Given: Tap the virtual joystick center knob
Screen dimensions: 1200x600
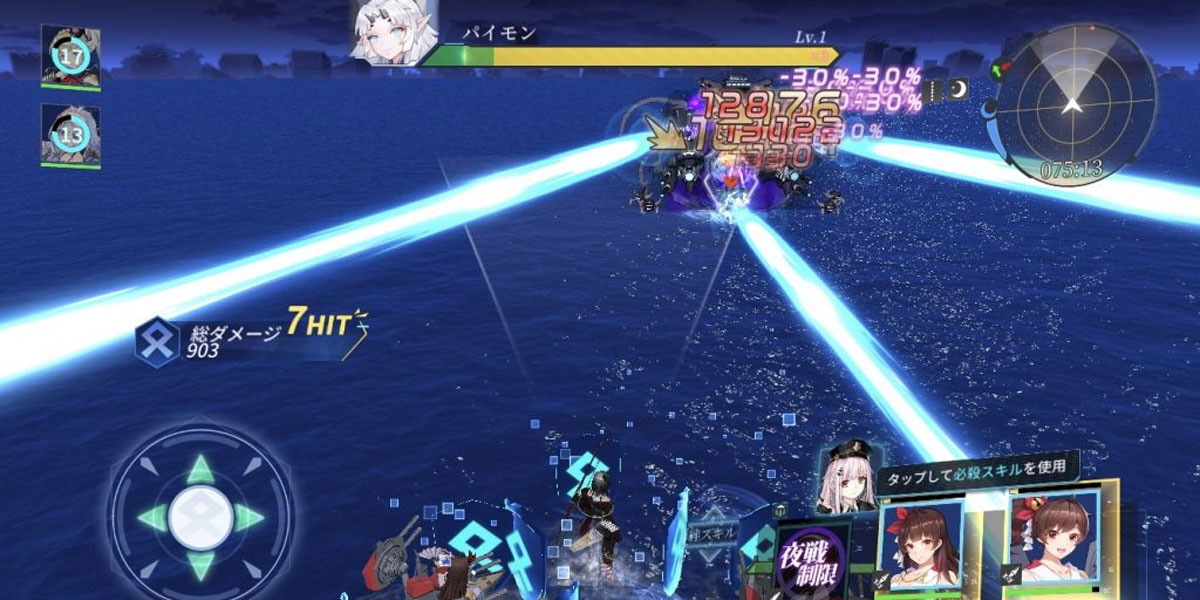Looking at the screenshot, I should [200, 517].
